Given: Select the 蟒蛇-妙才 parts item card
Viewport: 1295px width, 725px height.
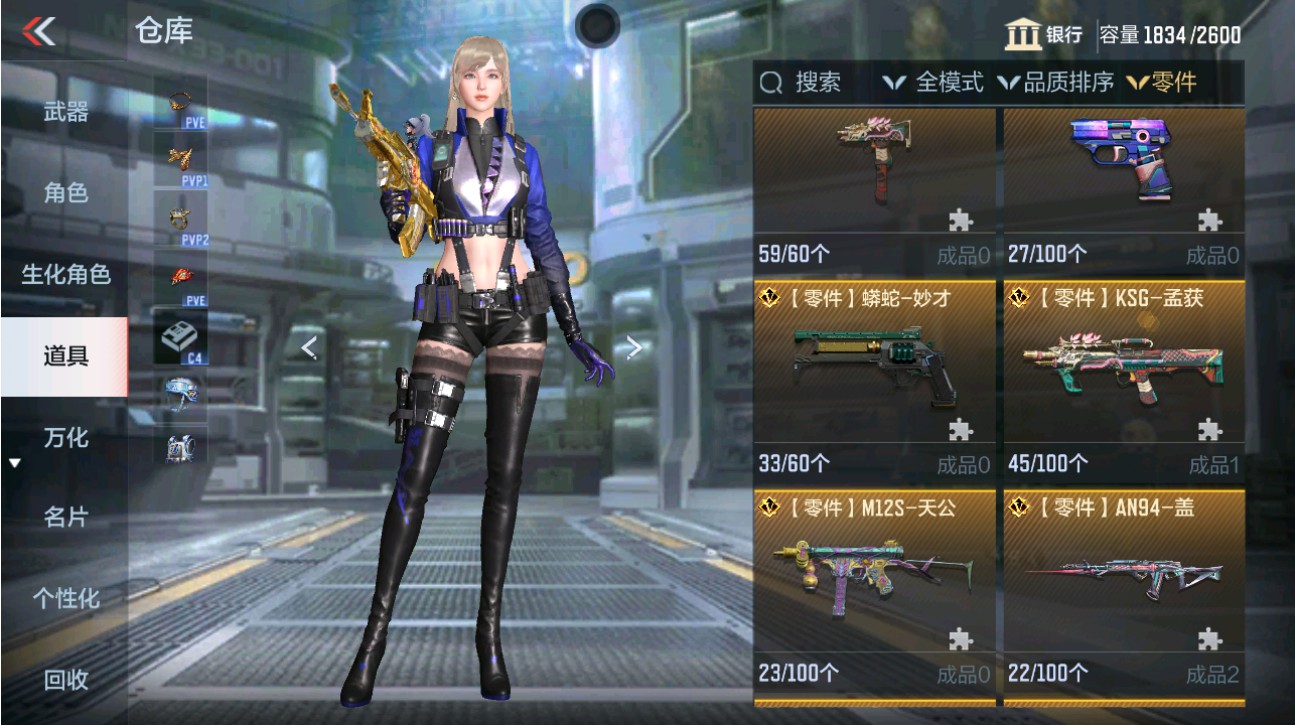Looking at the screenshot, I should click(873, 370).
